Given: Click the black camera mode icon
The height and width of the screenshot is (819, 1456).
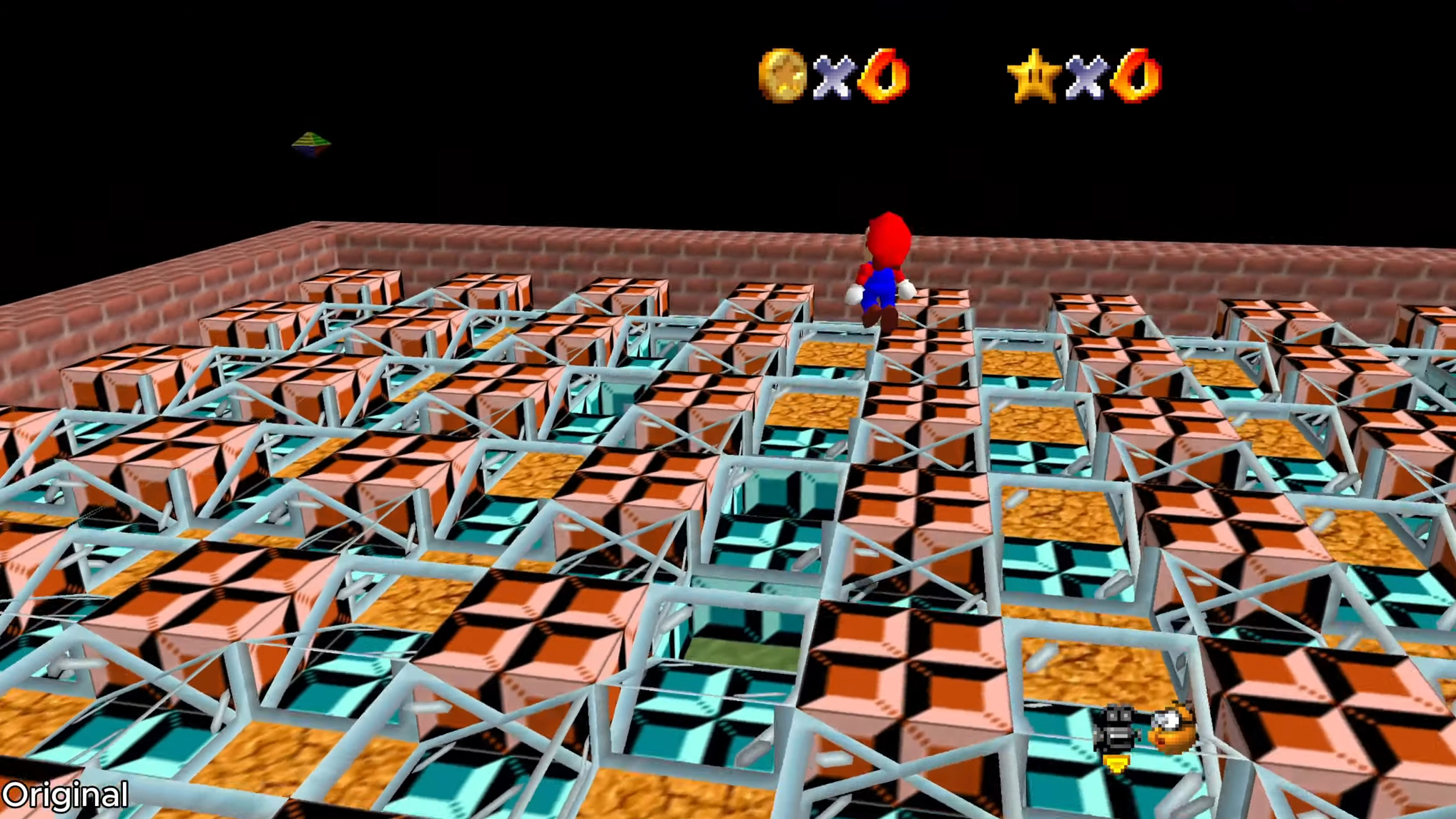Looking at the screenshot, I should (x=1117, y=730).
